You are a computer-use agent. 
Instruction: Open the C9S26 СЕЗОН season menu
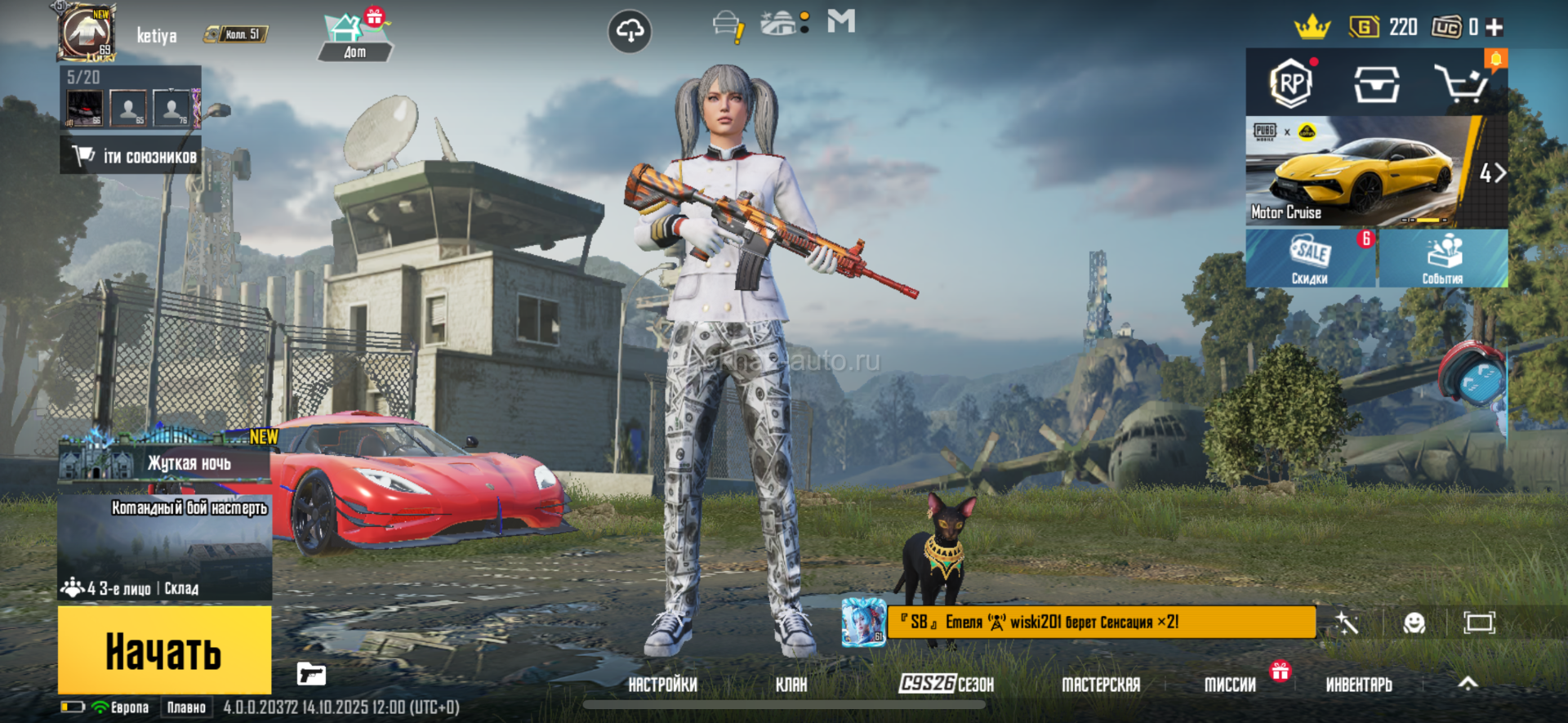click(946, 685)
